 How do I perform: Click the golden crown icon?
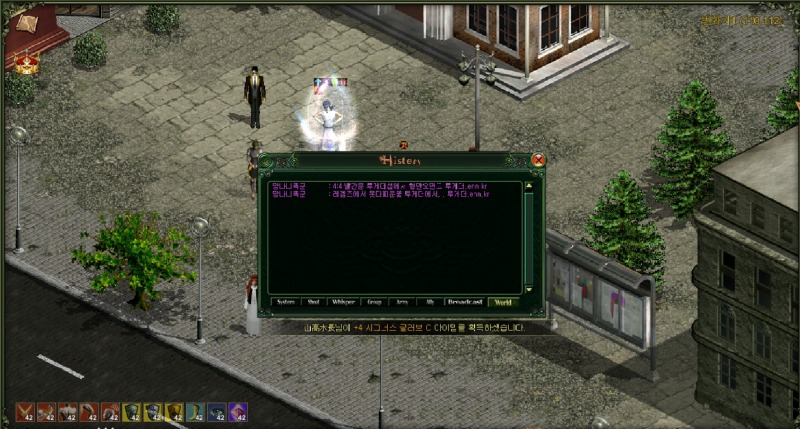click(x=23, y=62)
